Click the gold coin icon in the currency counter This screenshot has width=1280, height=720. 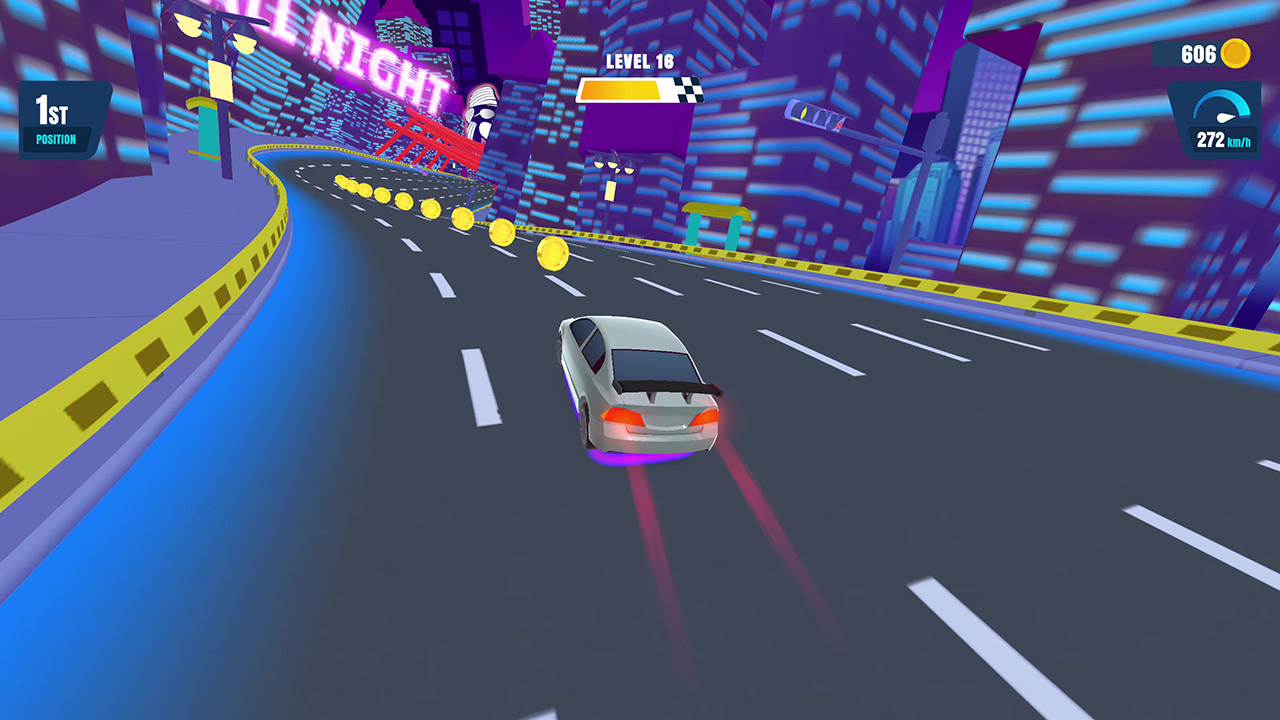(1236, 54)
